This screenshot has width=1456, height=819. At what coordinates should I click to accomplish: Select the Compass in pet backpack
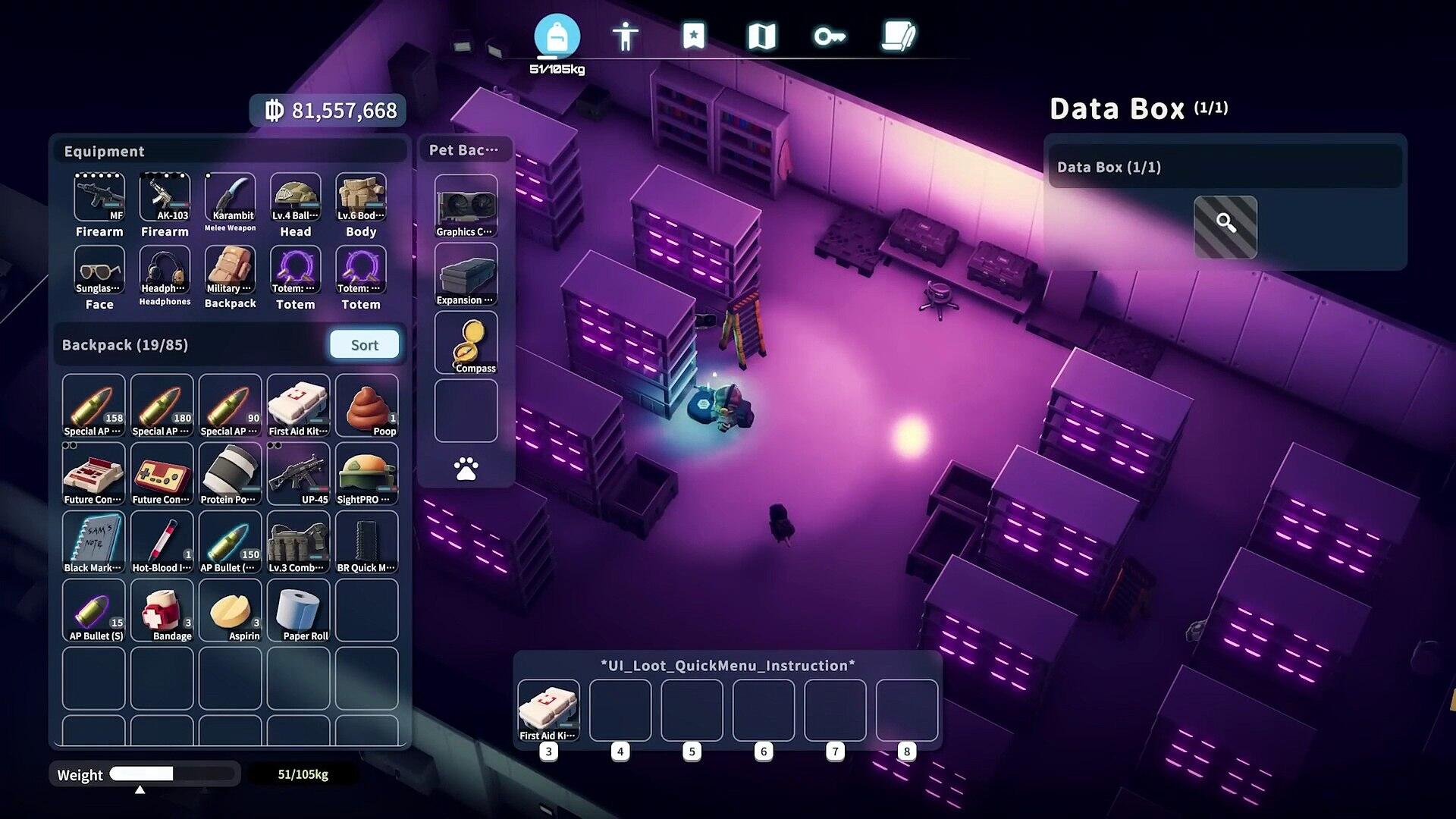click(x=466, y=344)
